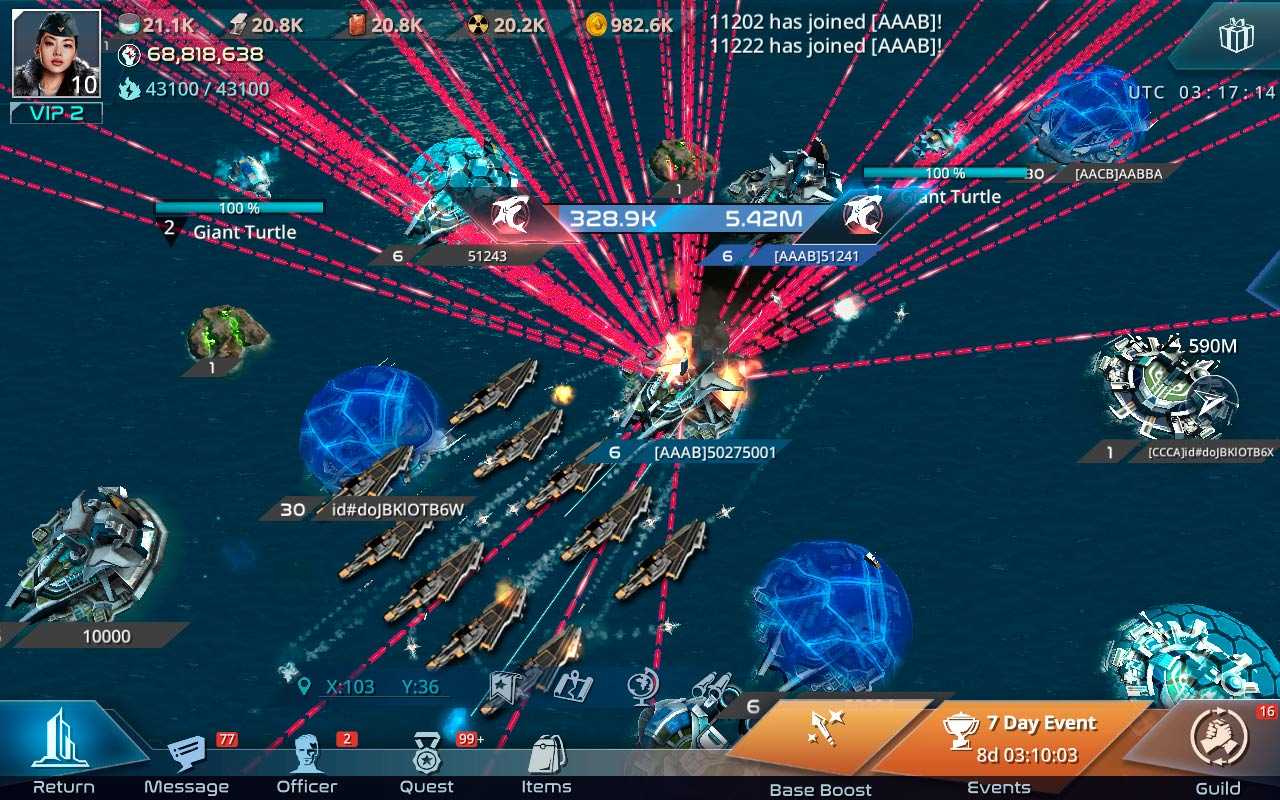Open the Items backpack

coord(546,758)
